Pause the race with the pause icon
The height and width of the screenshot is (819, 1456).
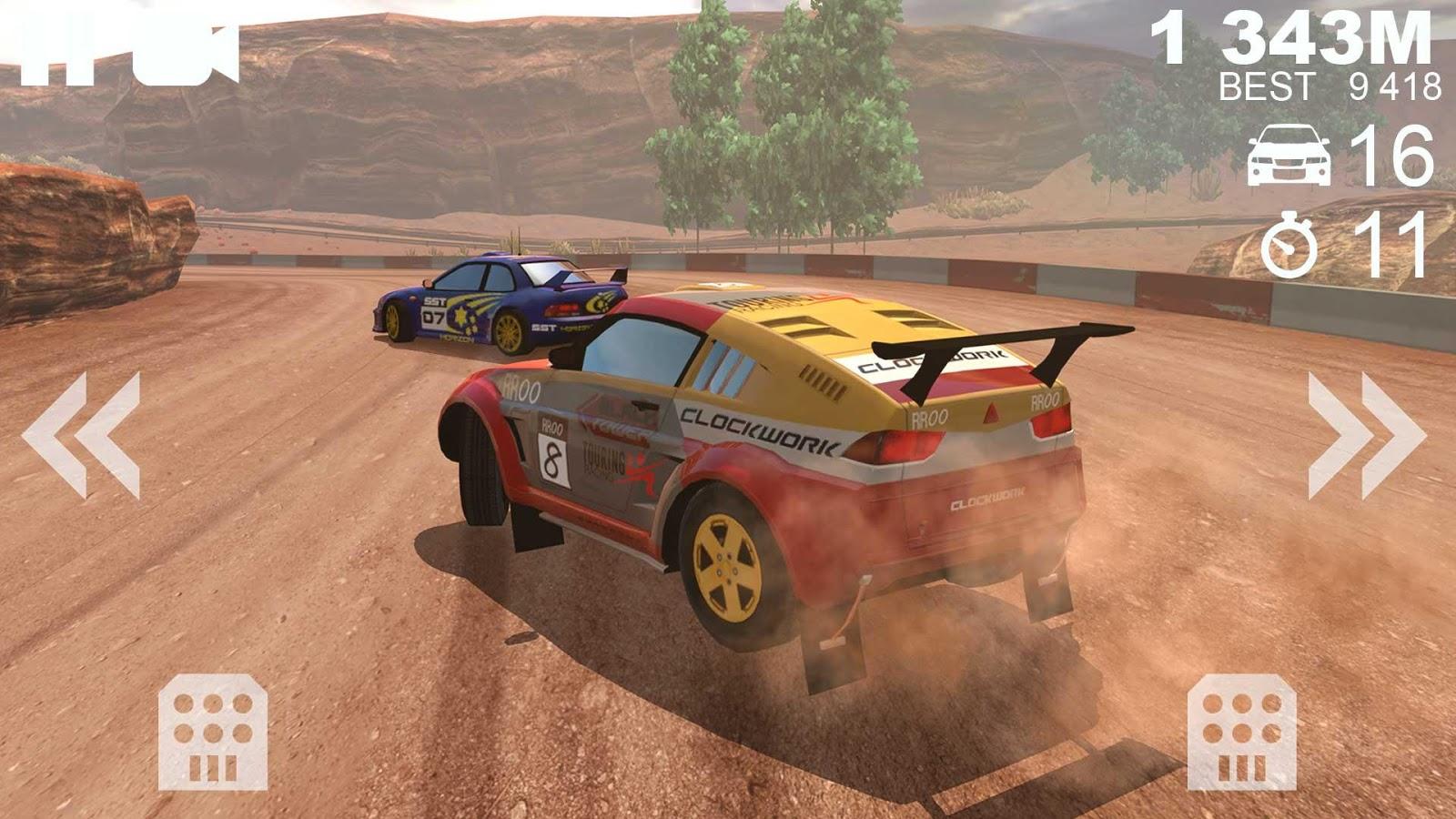pos(56,56)
